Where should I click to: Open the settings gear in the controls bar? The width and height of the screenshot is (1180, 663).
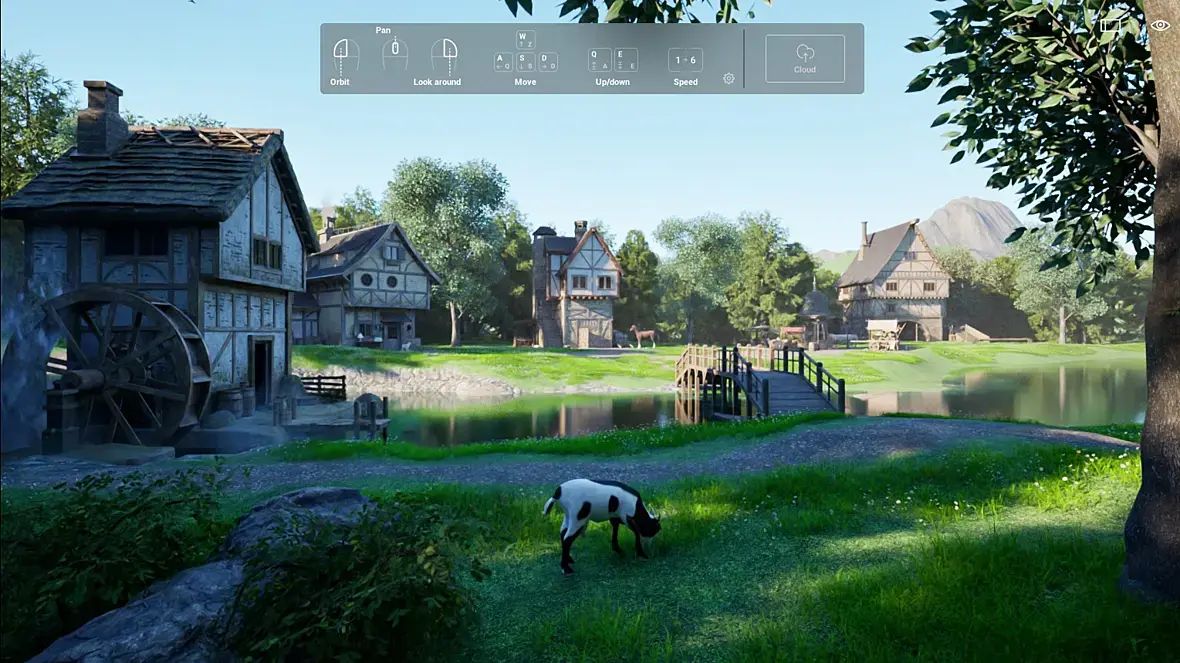click(728, 78)
